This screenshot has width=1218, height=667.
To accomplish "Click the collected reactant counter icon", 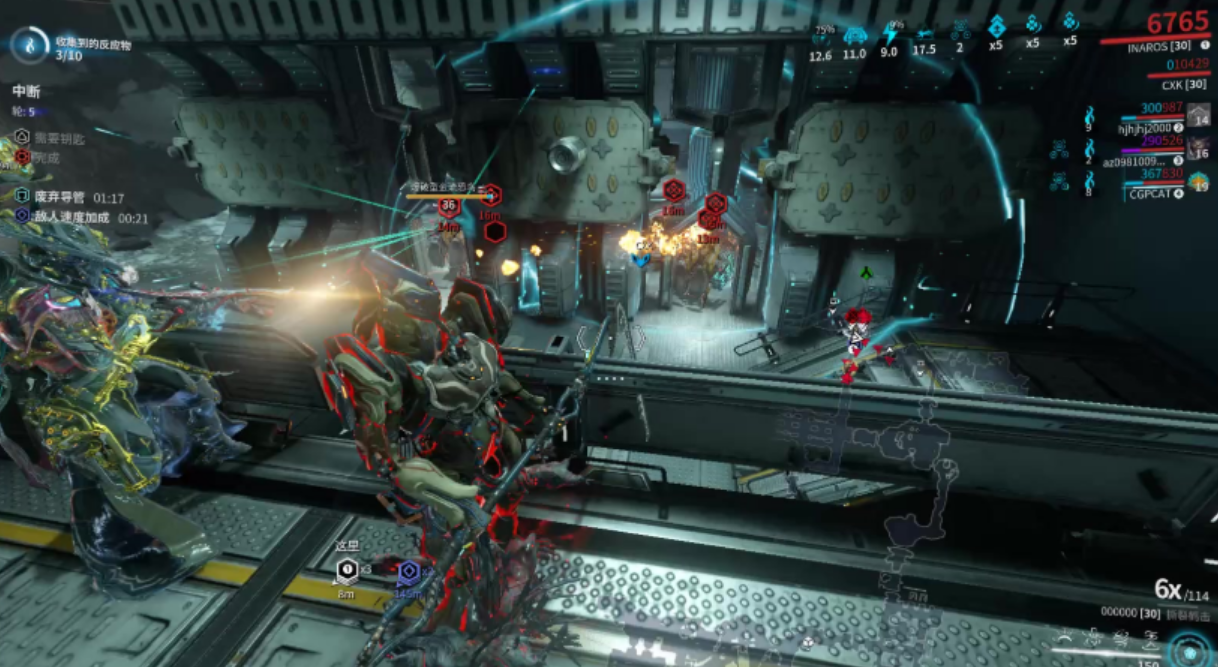I will (31, 45).
